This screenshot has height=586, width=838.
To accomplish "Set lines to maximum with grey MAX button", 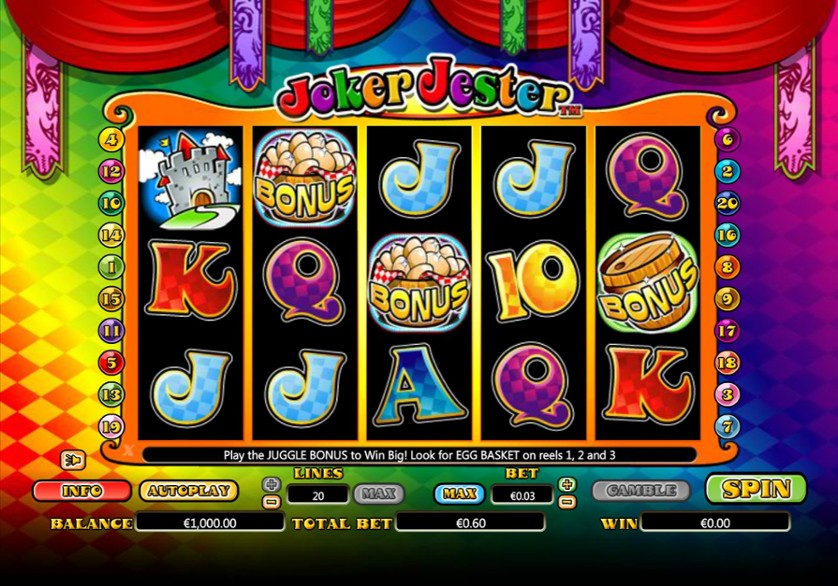I will click(378, 494).
